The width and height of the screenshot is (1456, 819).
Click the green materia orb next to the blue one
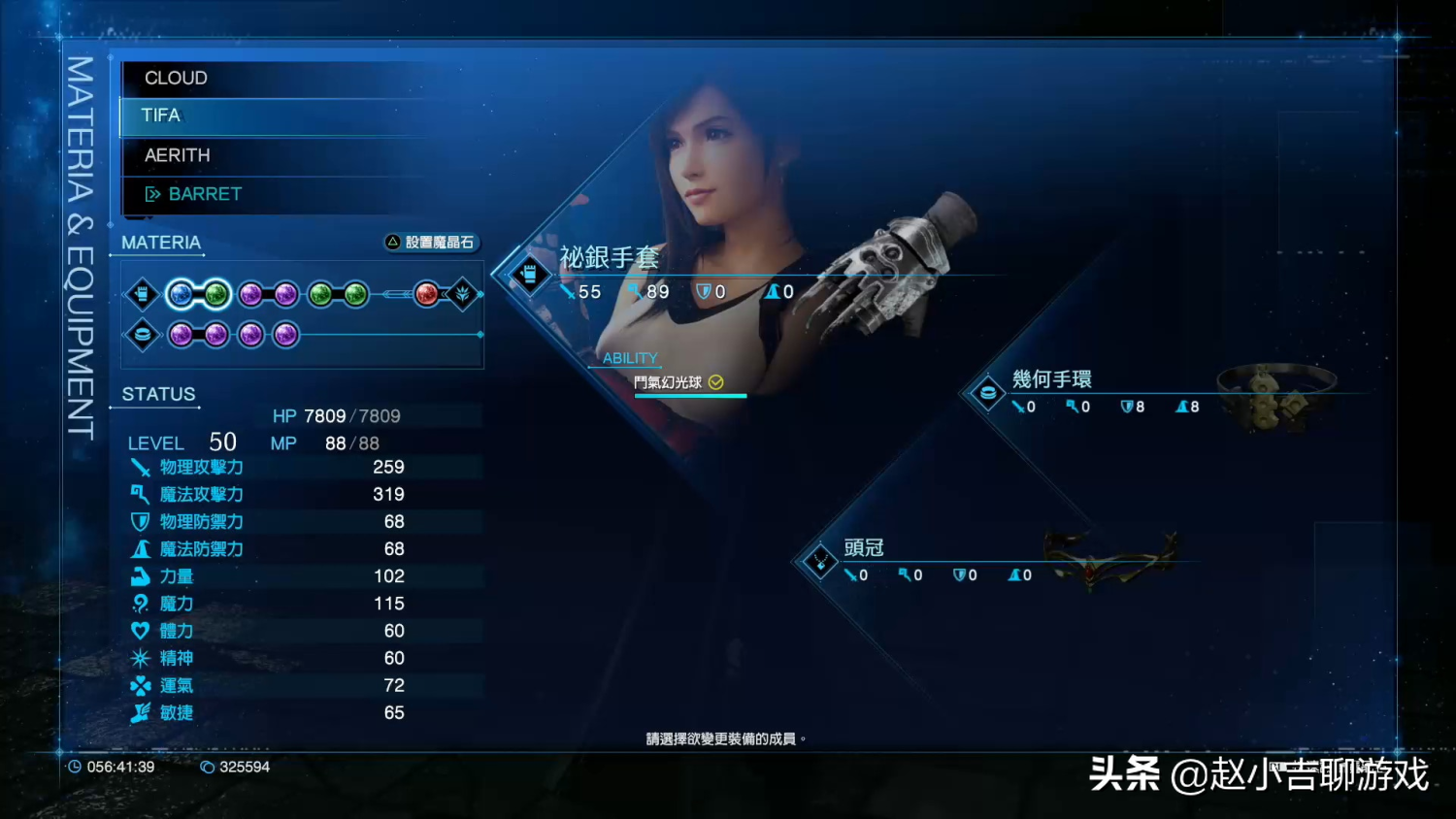coord(215,294)
